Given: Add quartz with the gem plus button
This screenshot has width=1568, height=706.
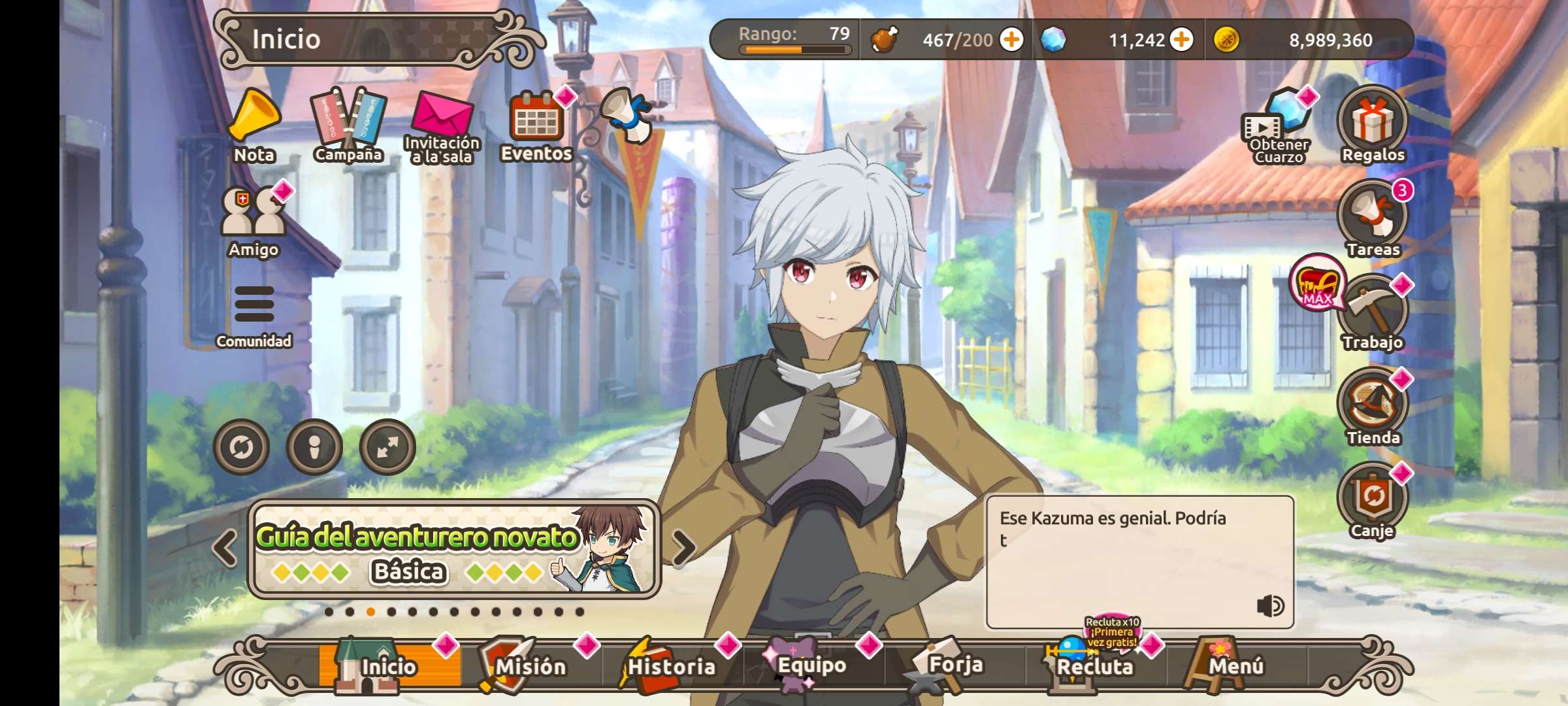Looking at the screenshot, I should pos(1181,40).
